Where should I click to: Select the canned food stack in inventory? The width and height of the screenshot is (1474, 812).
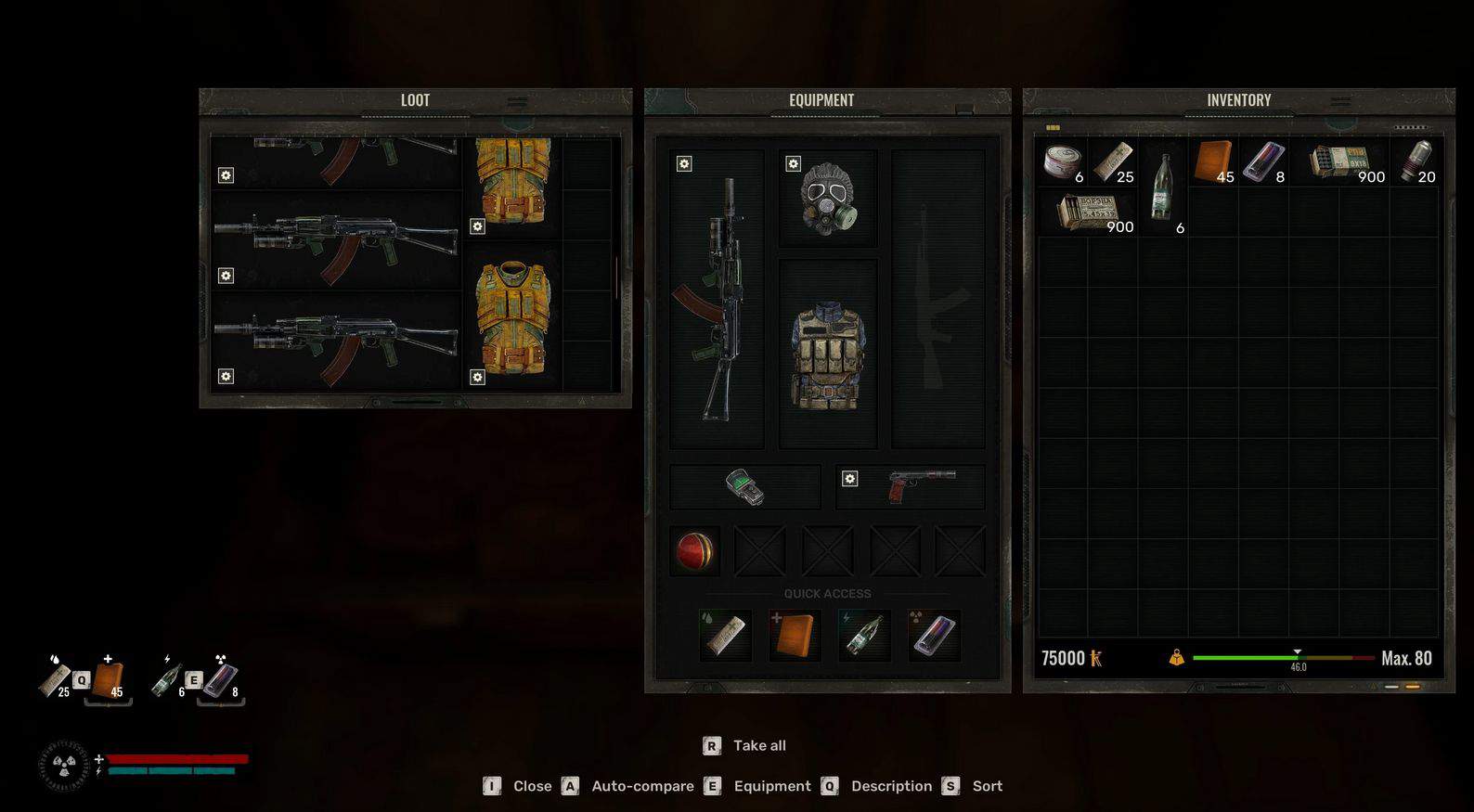[1062, 161]
